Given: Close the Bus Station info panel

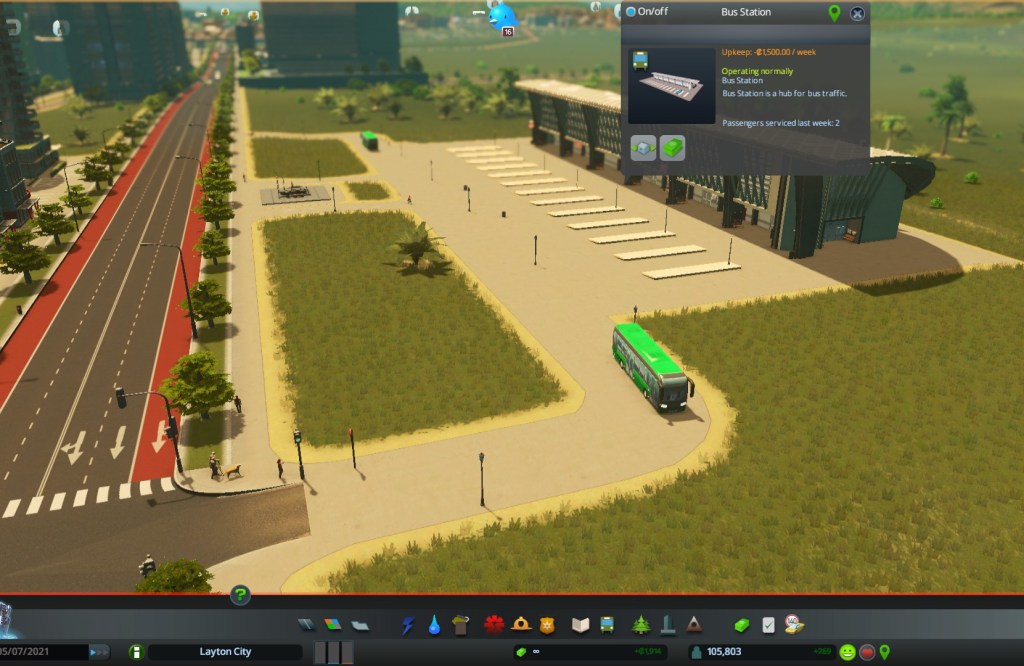Looking at the screenshot, I should pyautogui.click(x=857, y=13).
